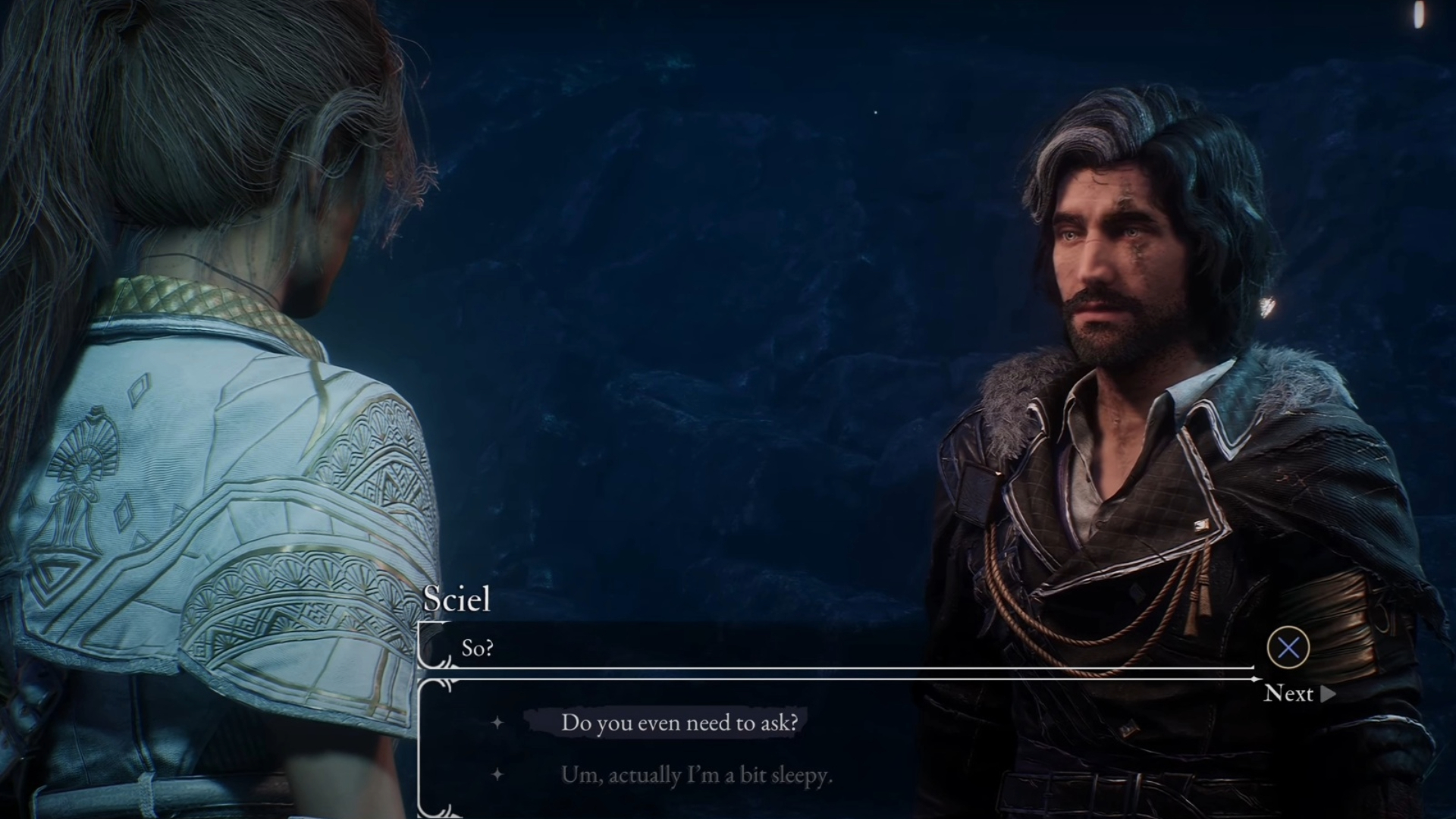Advance dialogue with the Next button
The width and height of the screenshot is (1456, 819).
[1298, 693]
